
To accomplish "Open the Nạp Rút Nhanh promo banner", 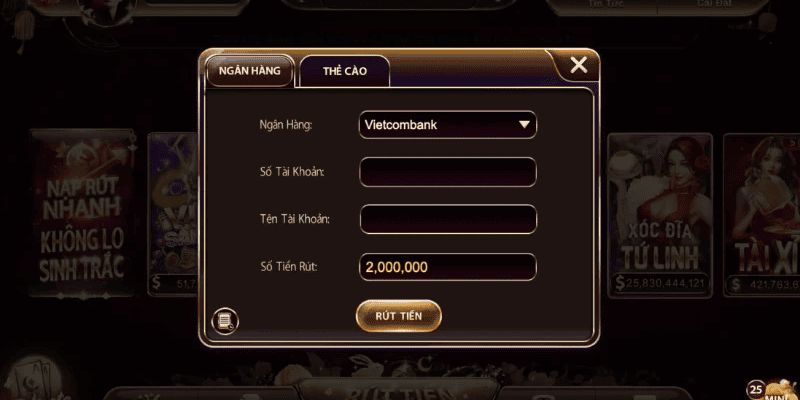I will click(x=80, y=210).
